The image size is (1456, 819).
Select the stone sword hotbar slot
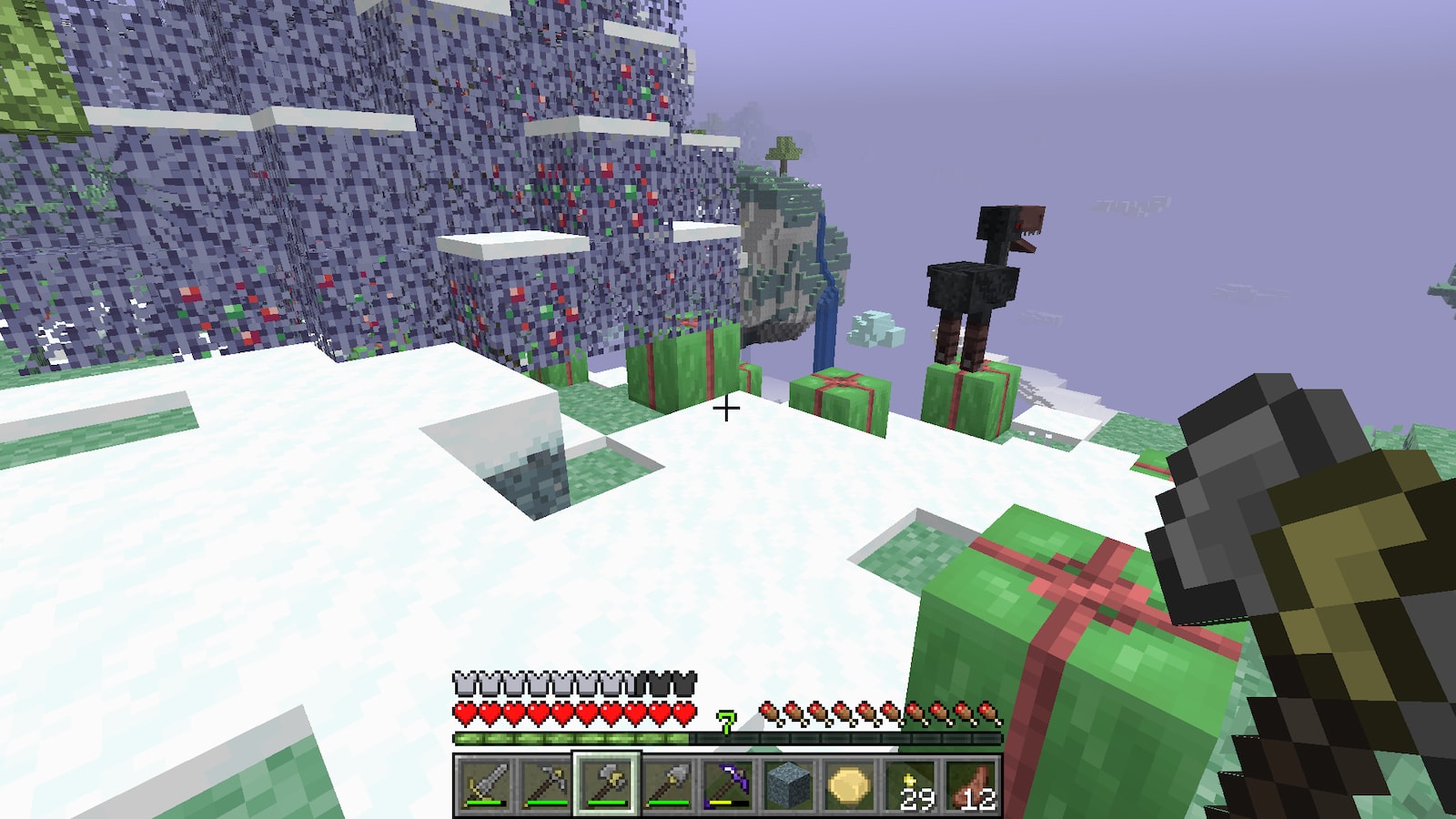click(483, 784)
